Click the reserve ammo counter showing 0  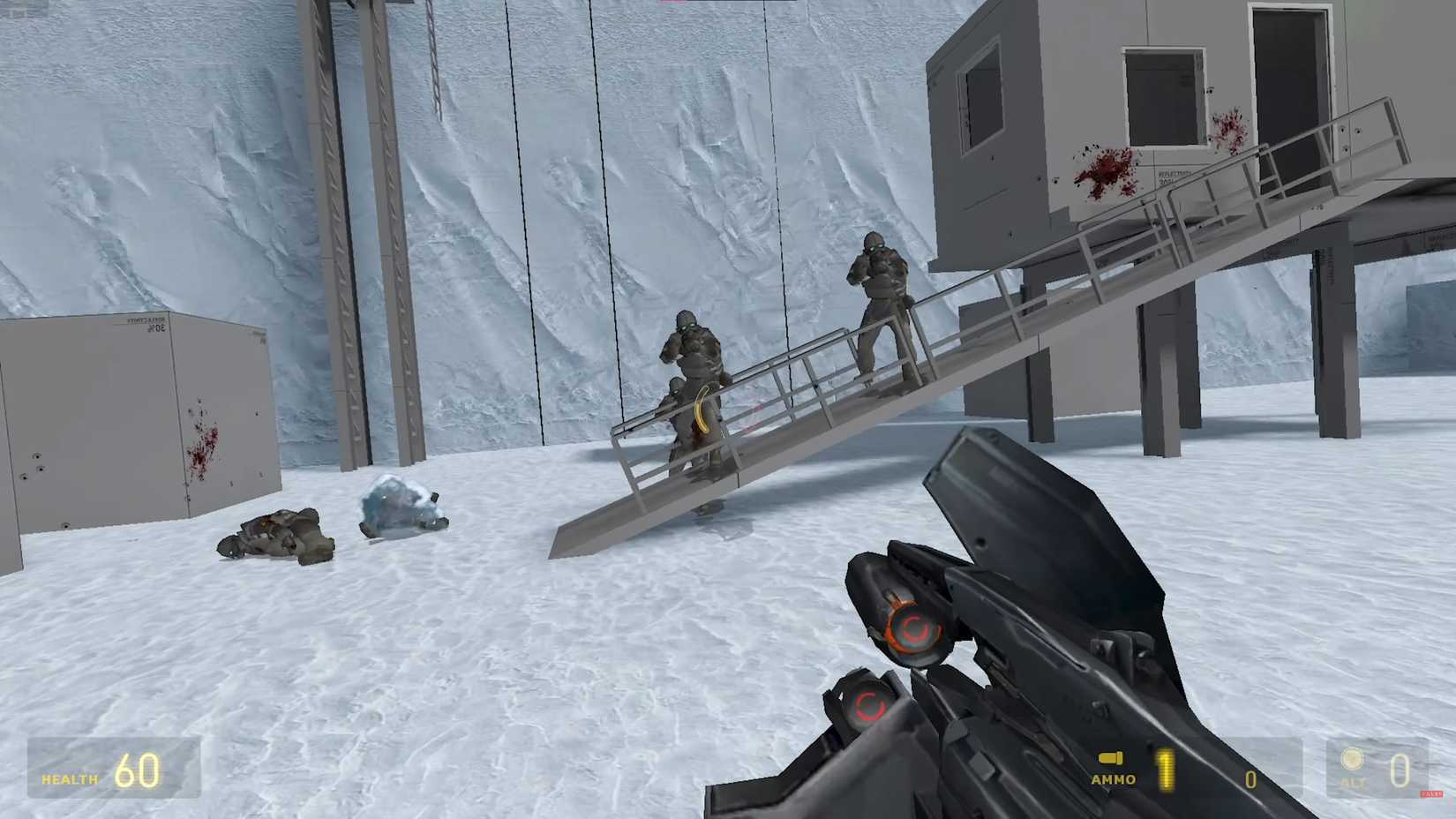click(x=1250, y=778)
